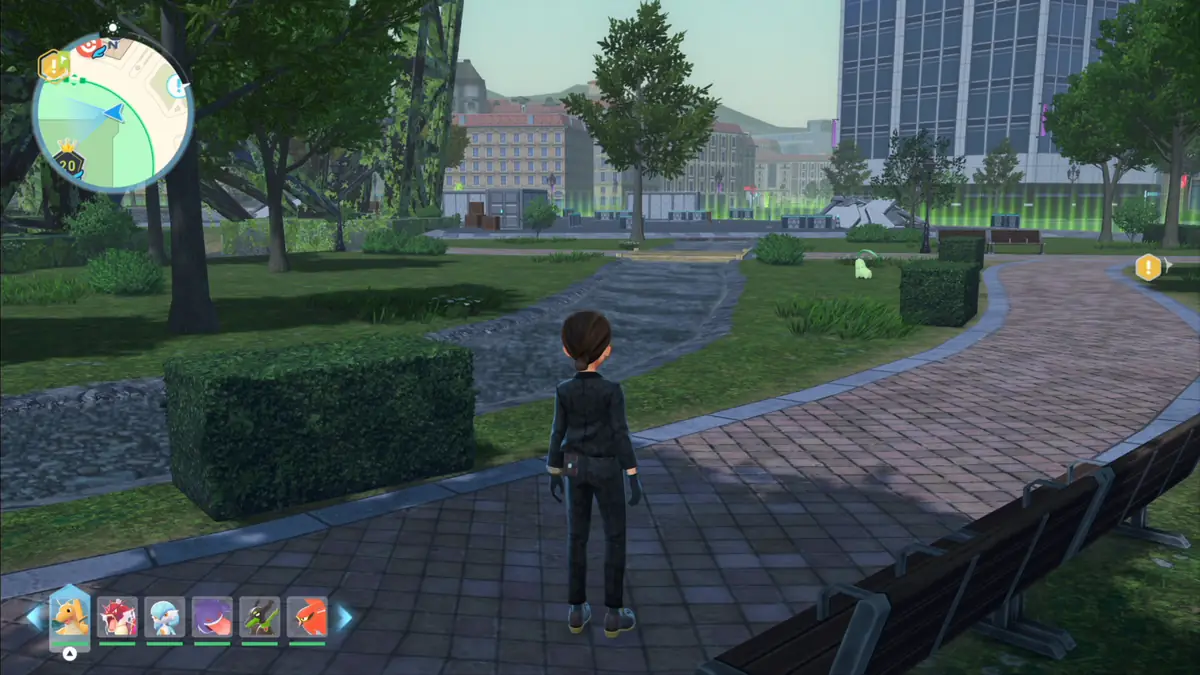Choose the Talonflame party slot
Viewport: 1200px width, 675px height.
307,617
